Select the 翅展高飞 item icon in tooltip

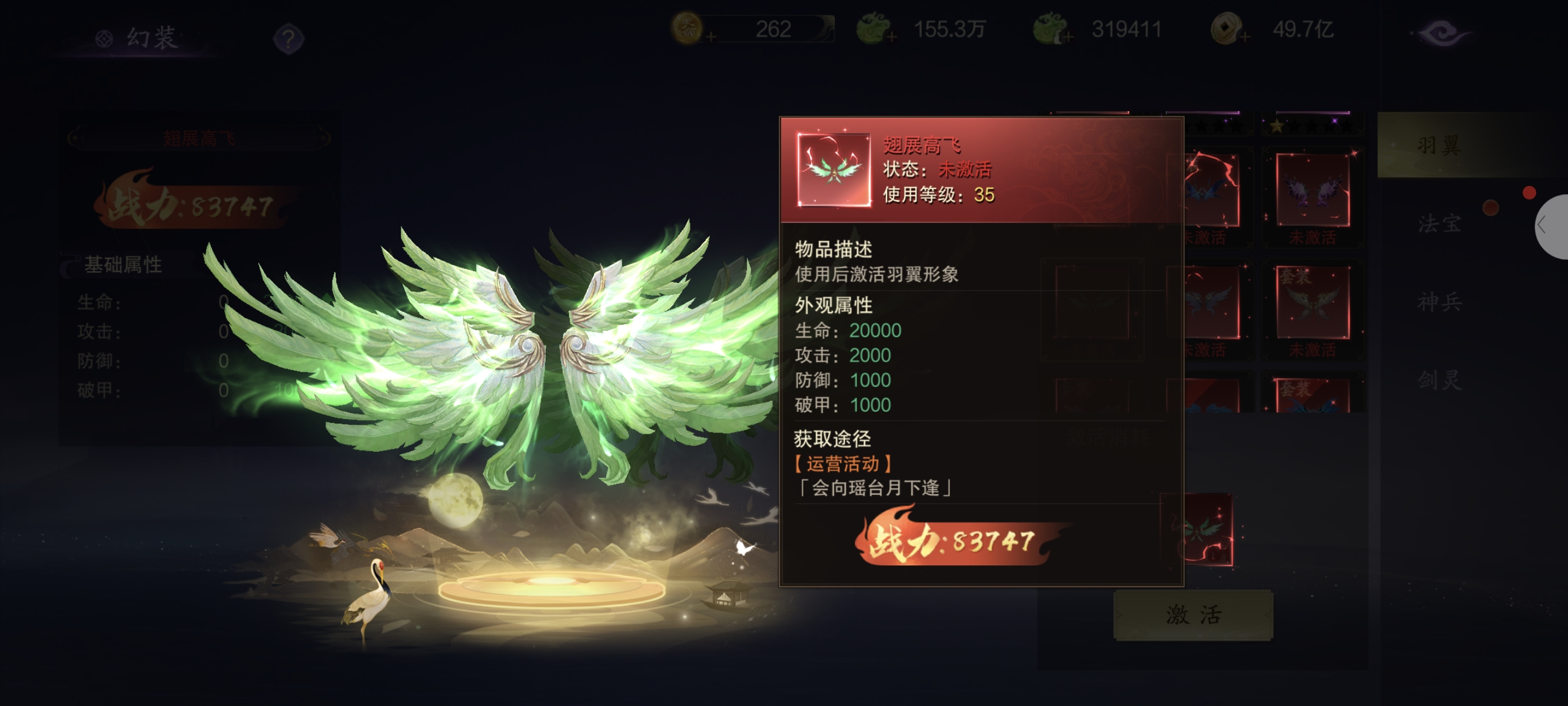833,170
